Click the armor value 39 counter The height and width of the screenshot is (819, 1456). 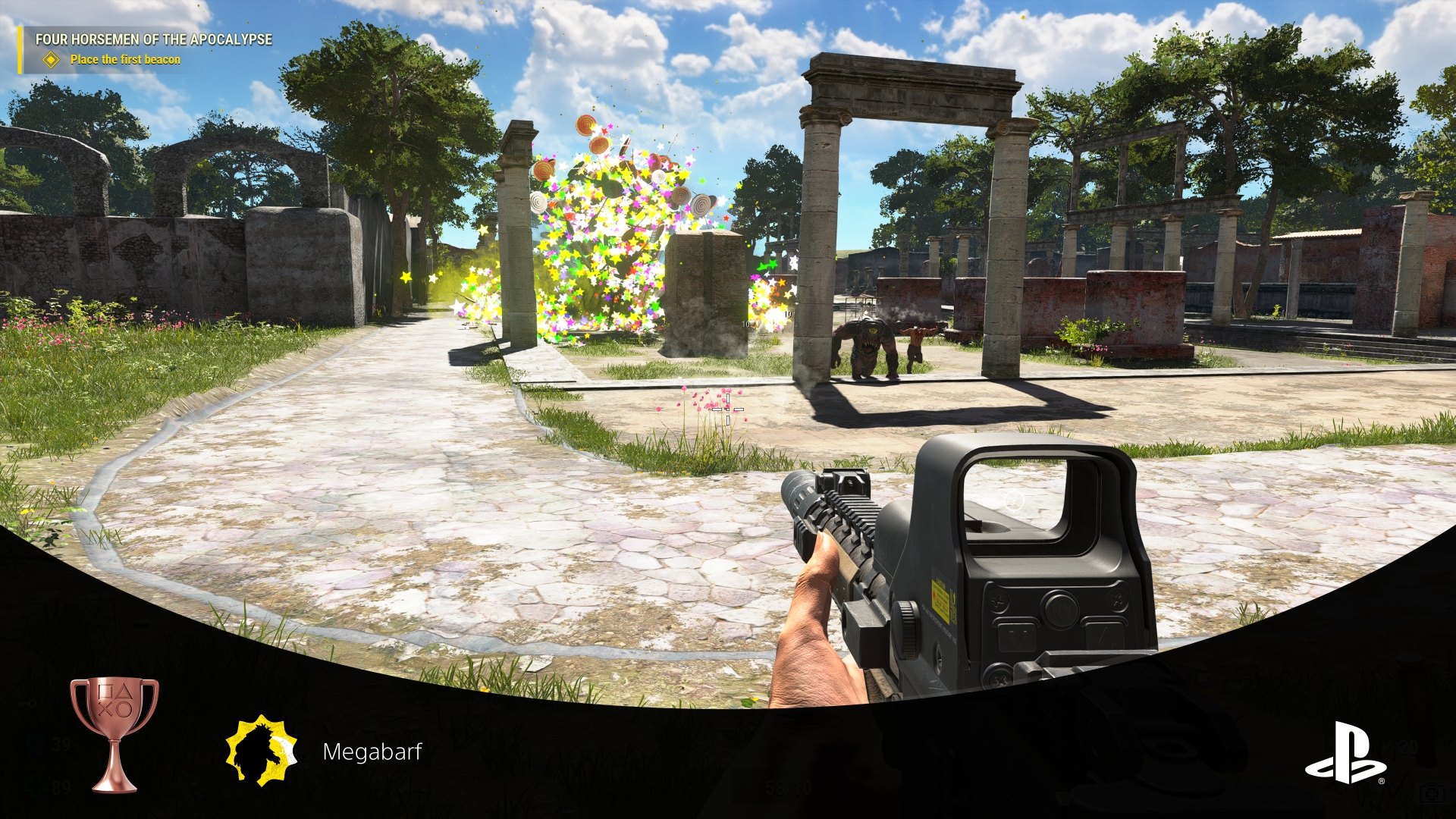tap(61, 744)
